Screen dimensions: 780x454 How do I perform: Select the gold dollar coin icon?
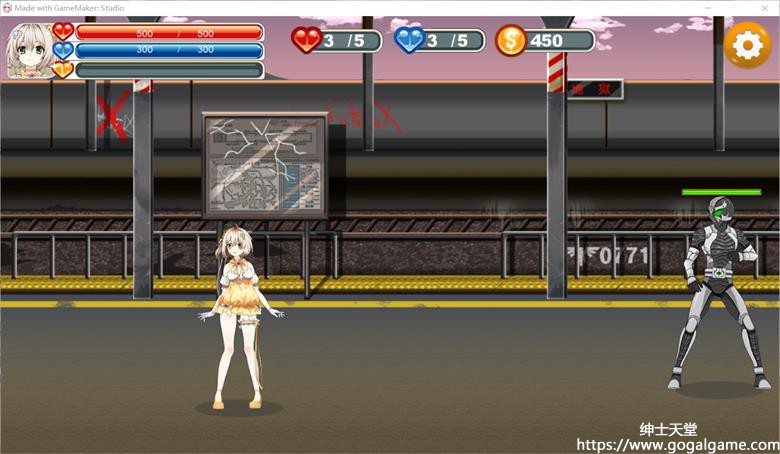tap(511, 41)
